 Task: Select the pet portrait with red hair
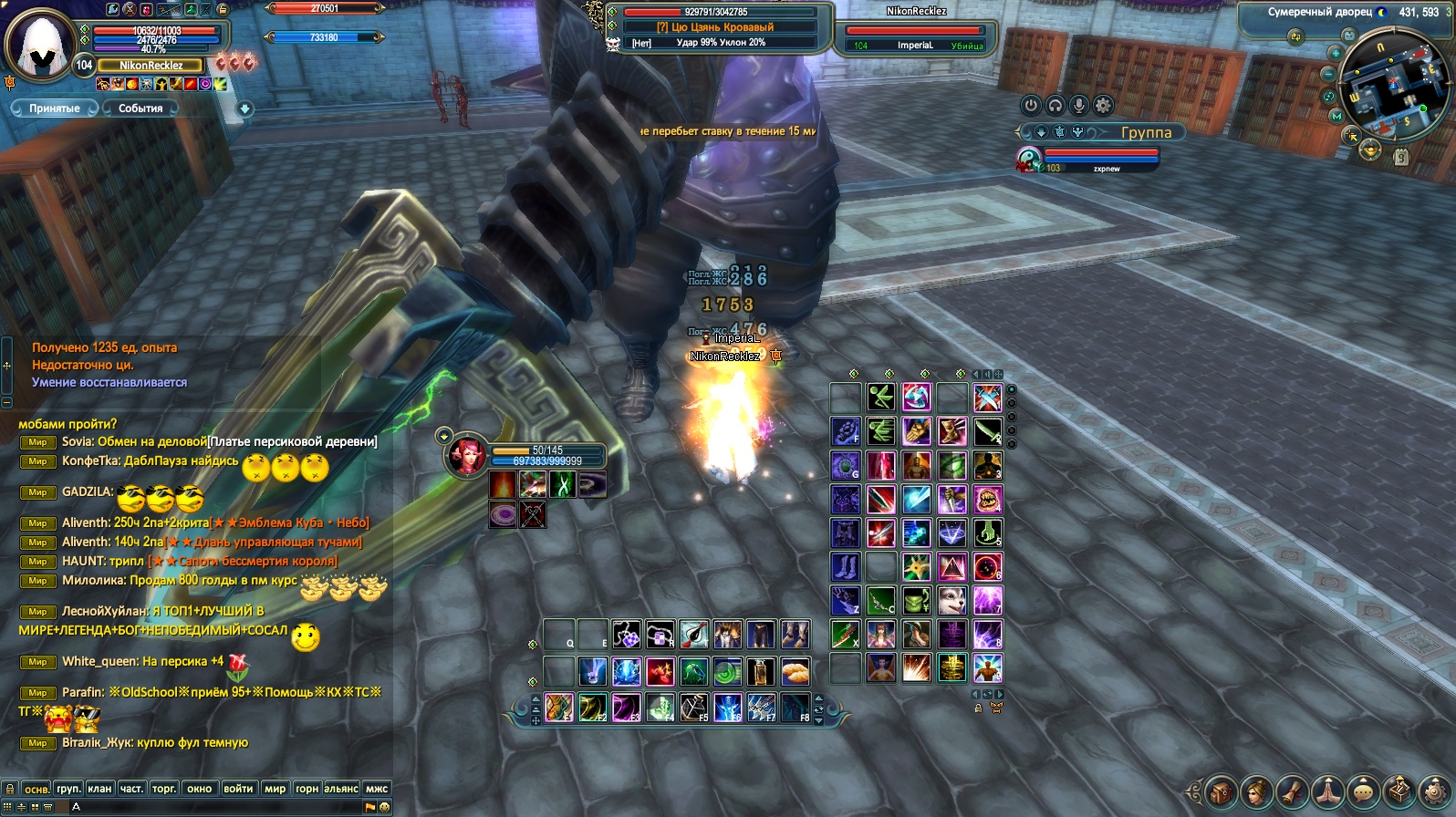[x=465, y=455]
